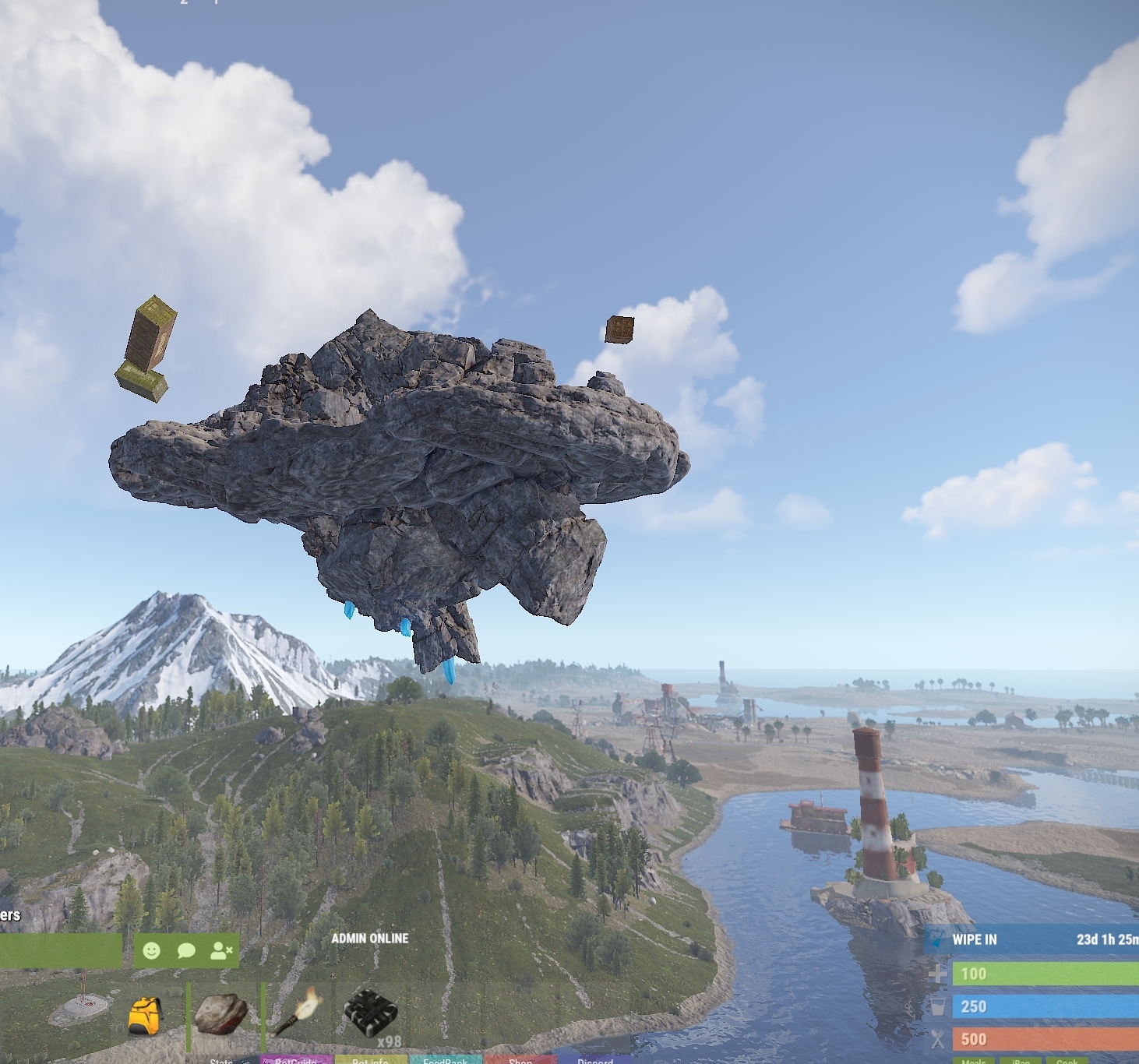Open the PetGuide button

[x=296, y=1061]
